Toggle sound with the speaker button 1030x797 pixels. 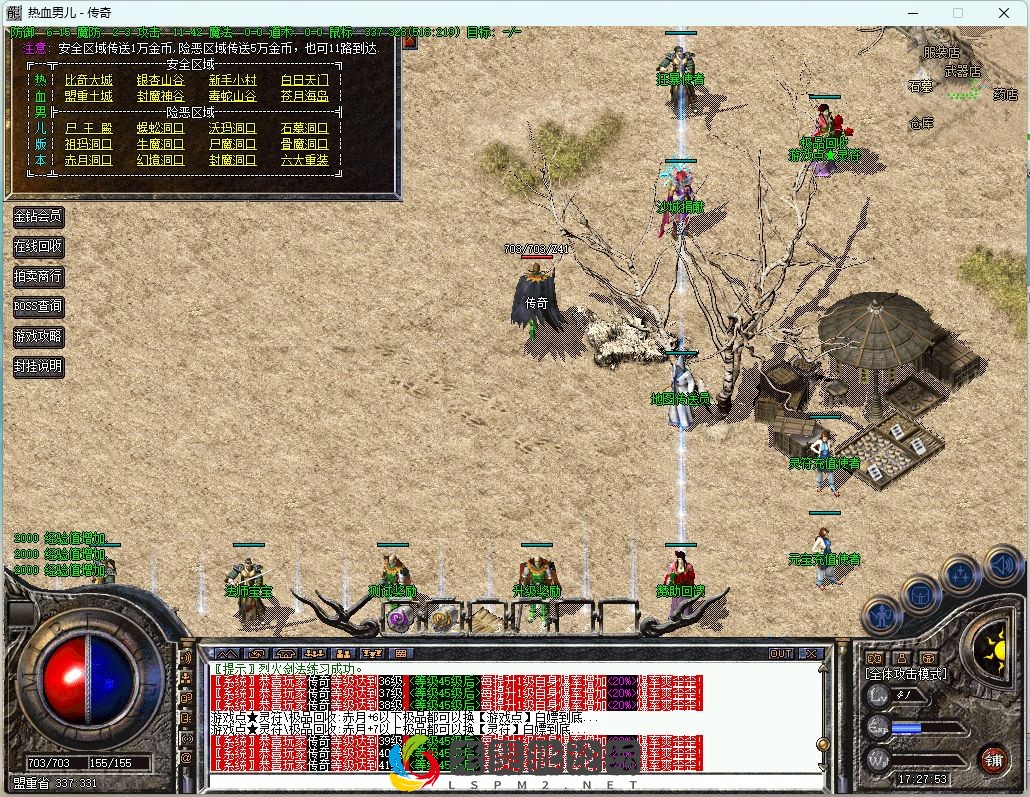(1001, 567)
